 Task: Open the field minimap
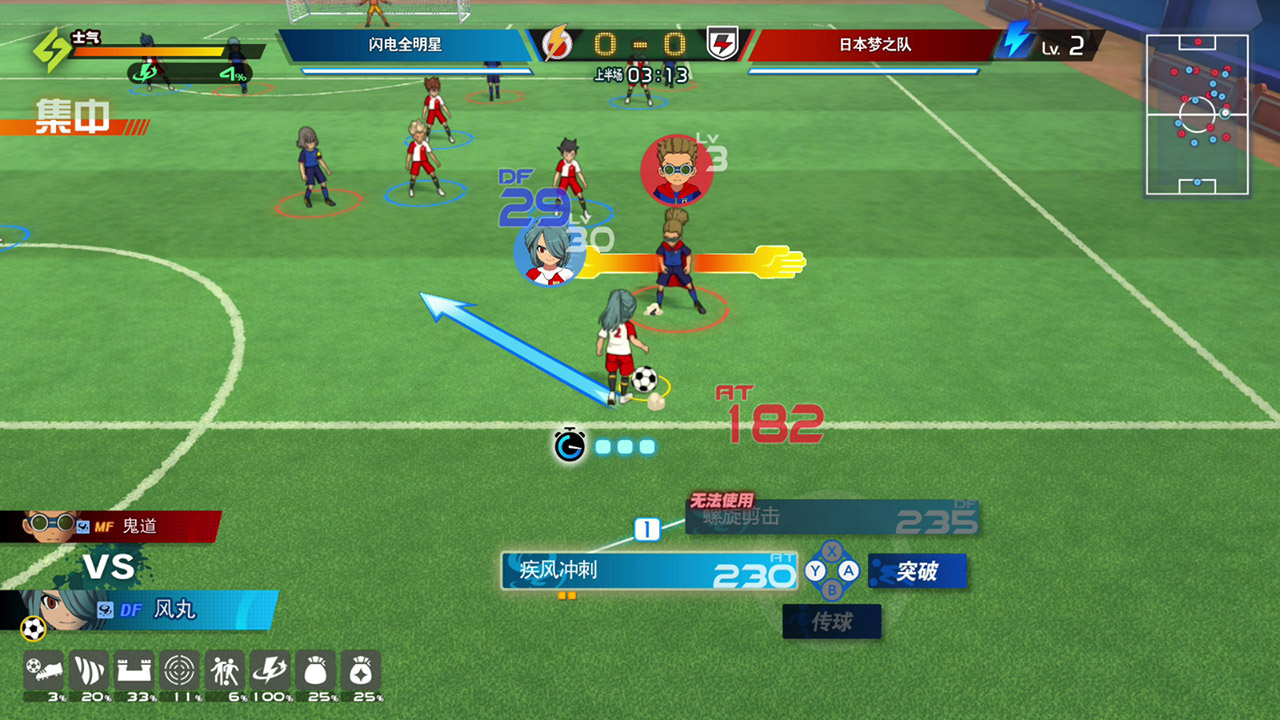pyautogui.click(x=1197, y=114)
